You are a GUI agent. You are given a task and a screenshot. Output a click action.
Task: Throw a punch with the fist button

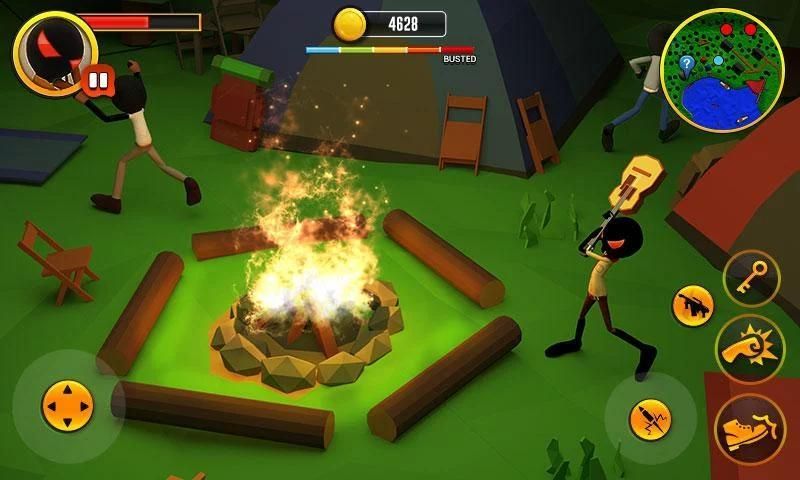pyautogui.click(x=750, y=350)
